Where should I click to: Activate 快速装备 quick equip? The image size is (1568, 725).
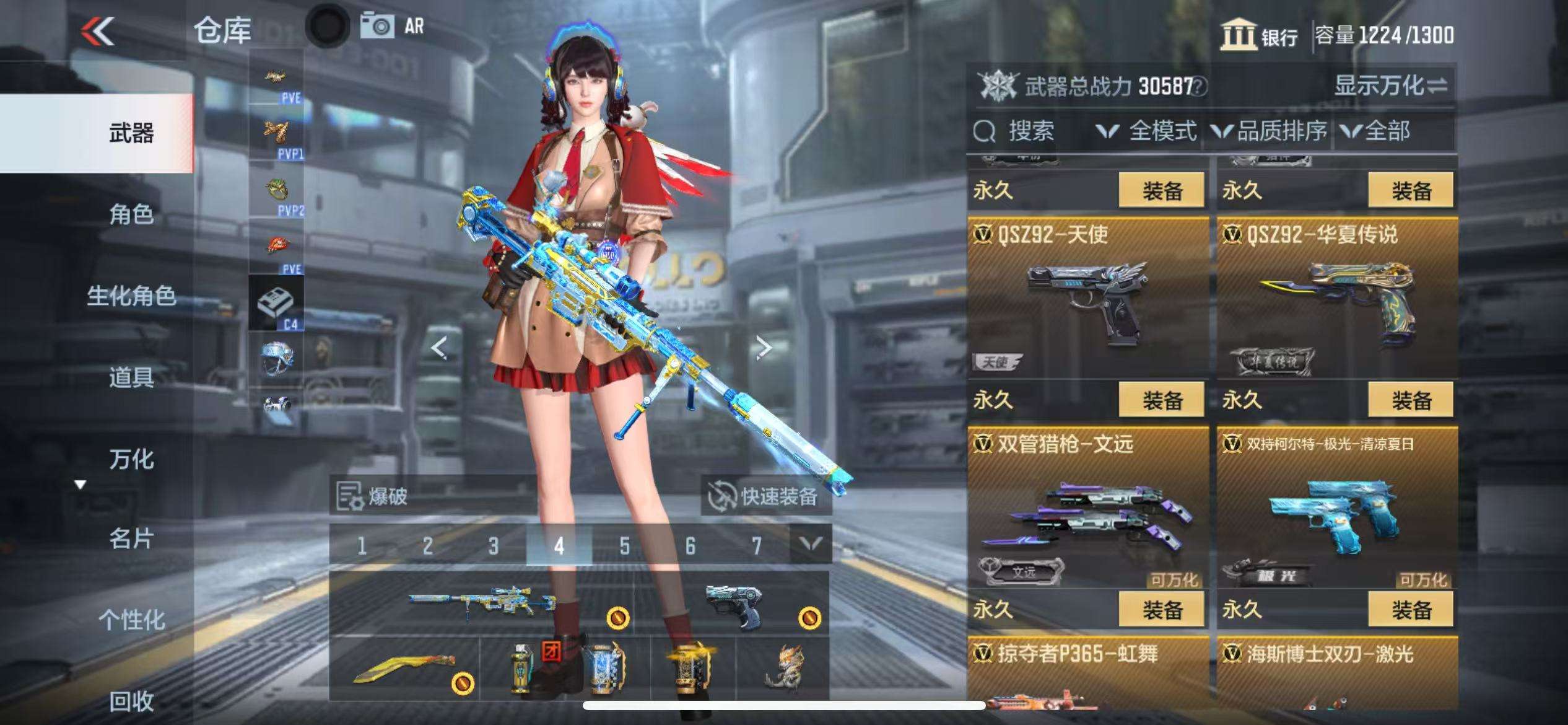pyautogui.click(x=765, y=496)
